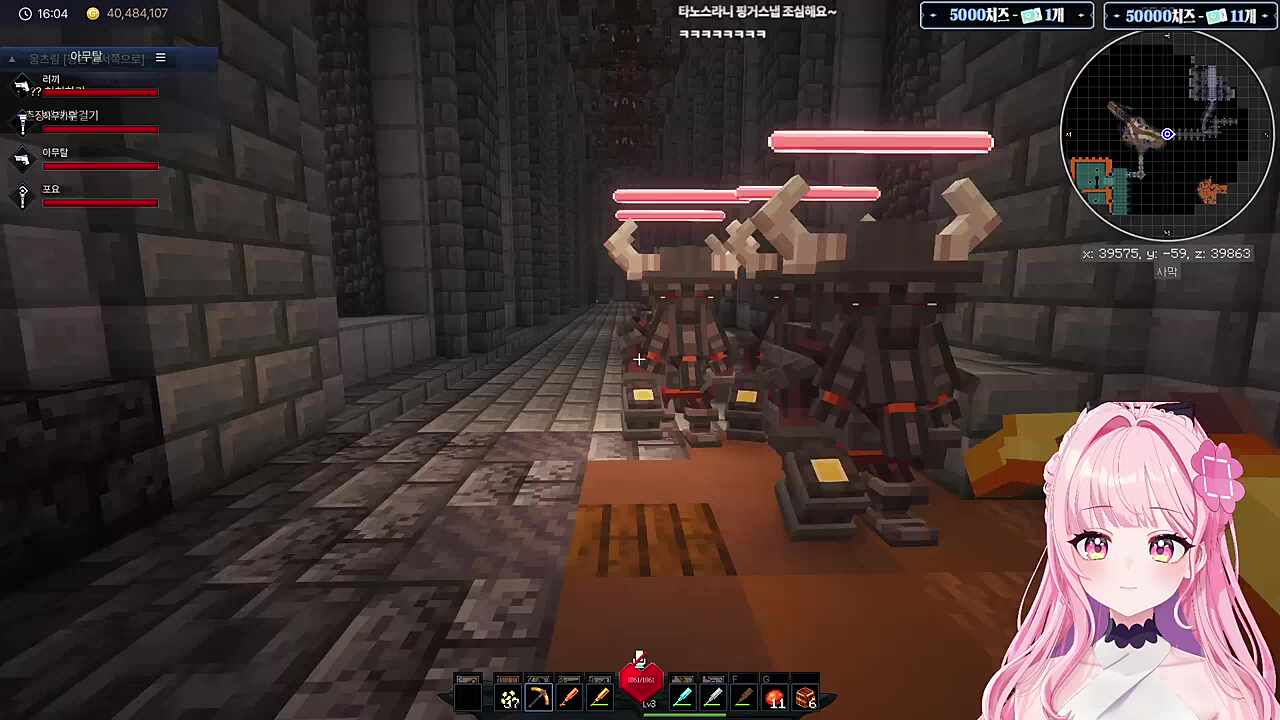The width and height of the screenshot is (1280, 720).
Task: Pick the brown stick hotbar slot
Action: [743, 697]
